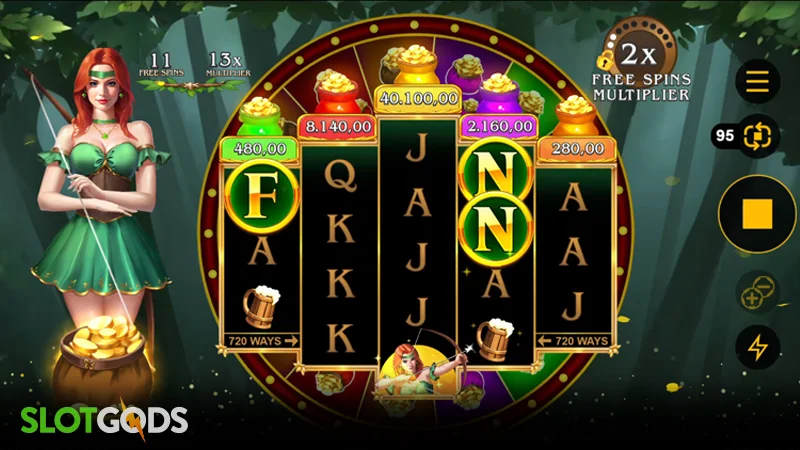Stop the spin with the square button
Screen dimensions: 800x450
click(x=757, y=213)
